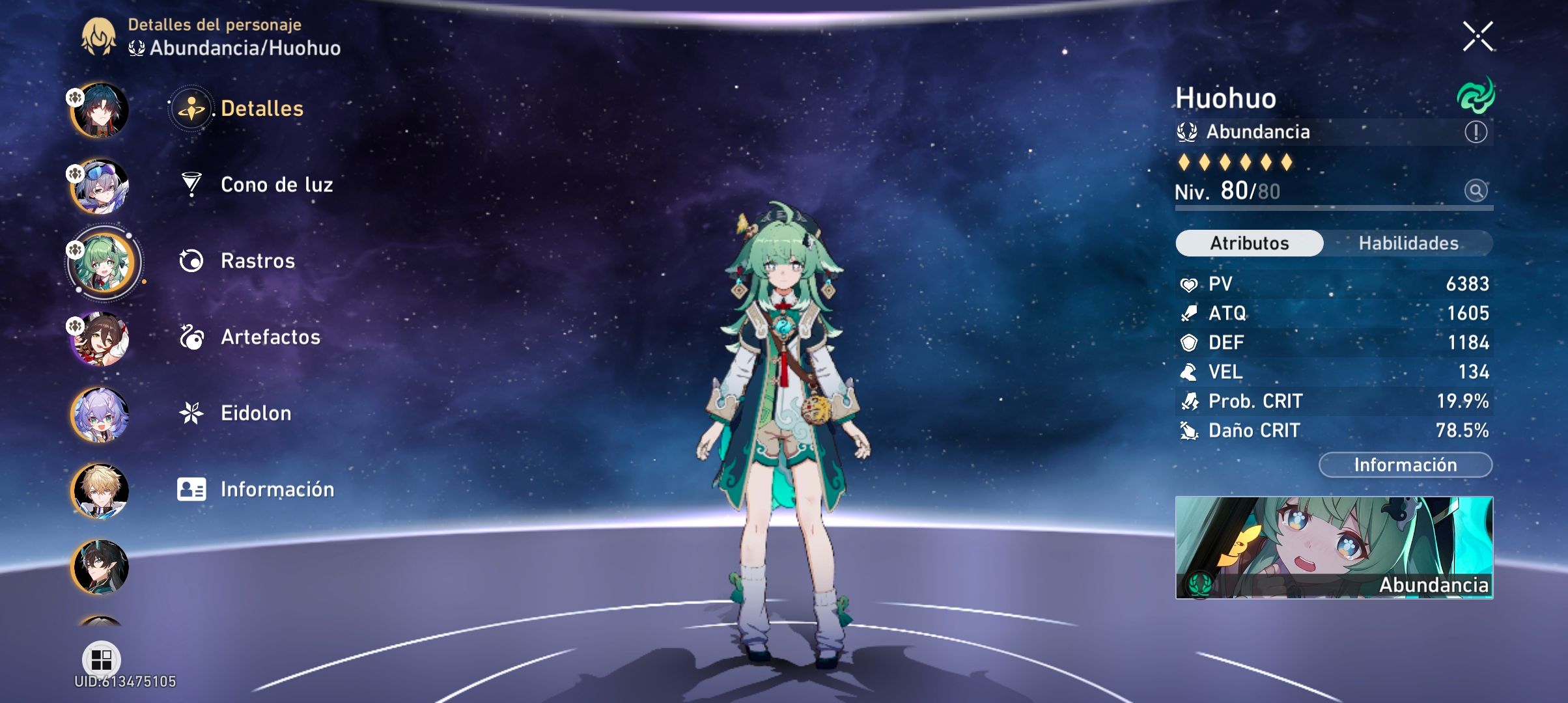Click the Abundancia wreath emblem in the header
Viewport: 1568px width, 703px height.
pyautogui.click(x=137, y=48)
